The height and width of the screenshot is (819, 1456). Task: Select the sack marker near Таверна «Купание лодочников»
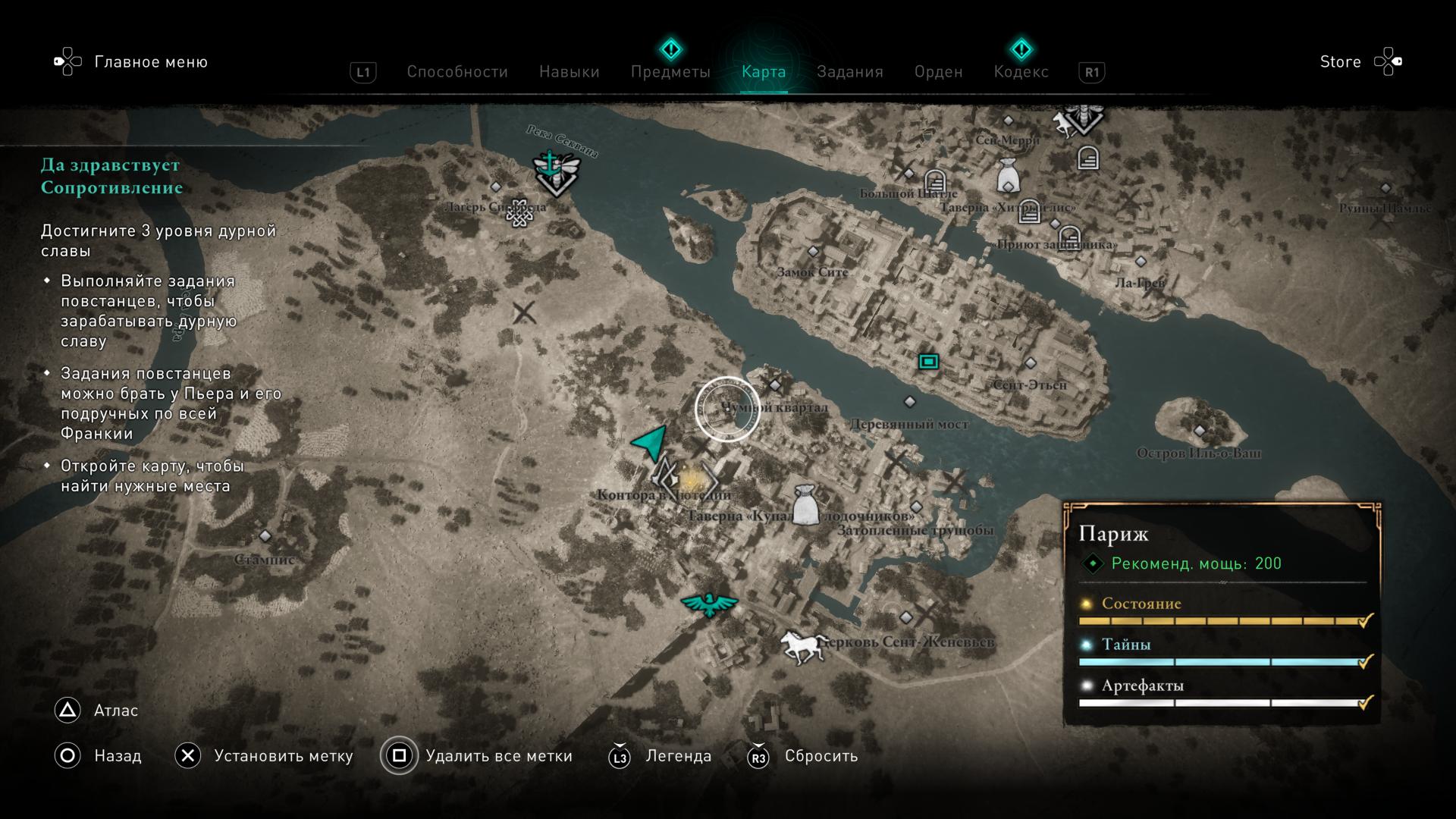[805, 505]
